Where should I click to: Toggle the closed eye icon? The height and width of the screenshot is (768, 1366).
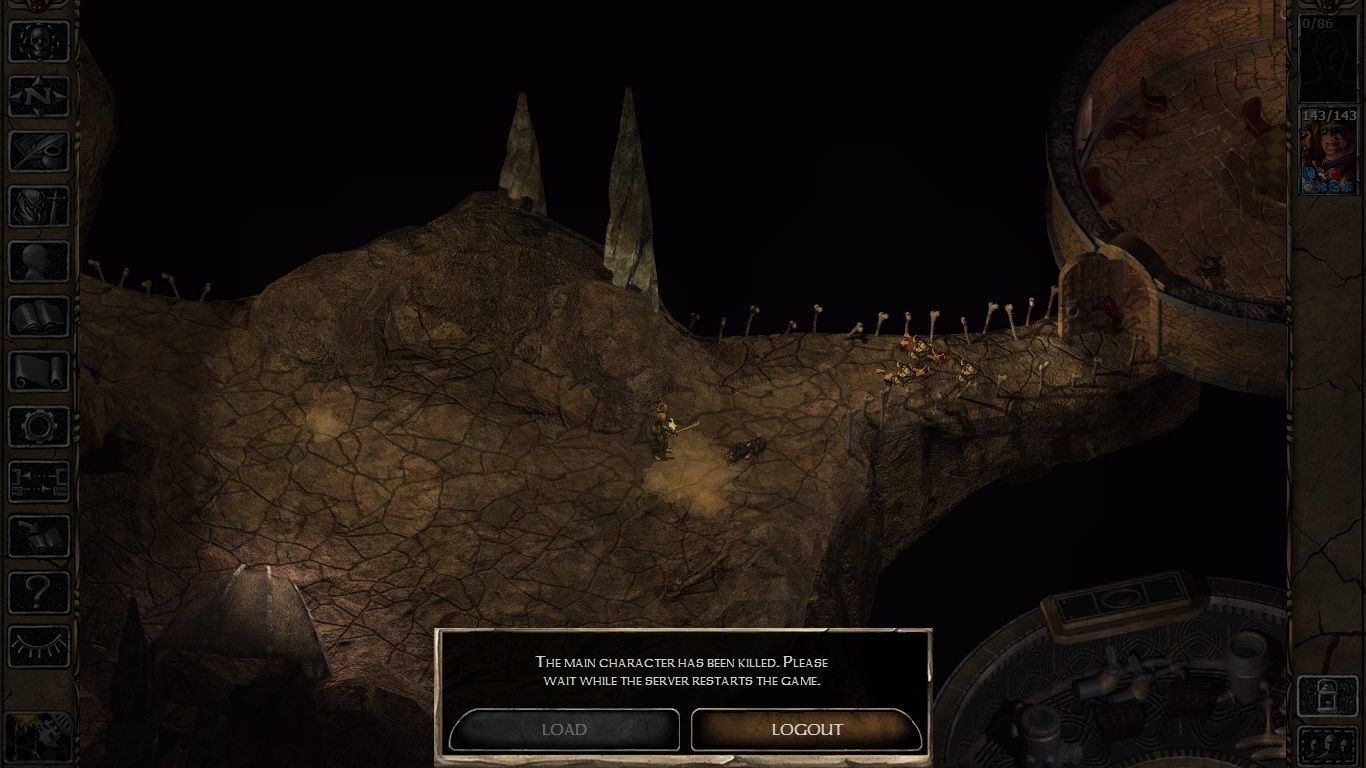click(x=39, y=646)
